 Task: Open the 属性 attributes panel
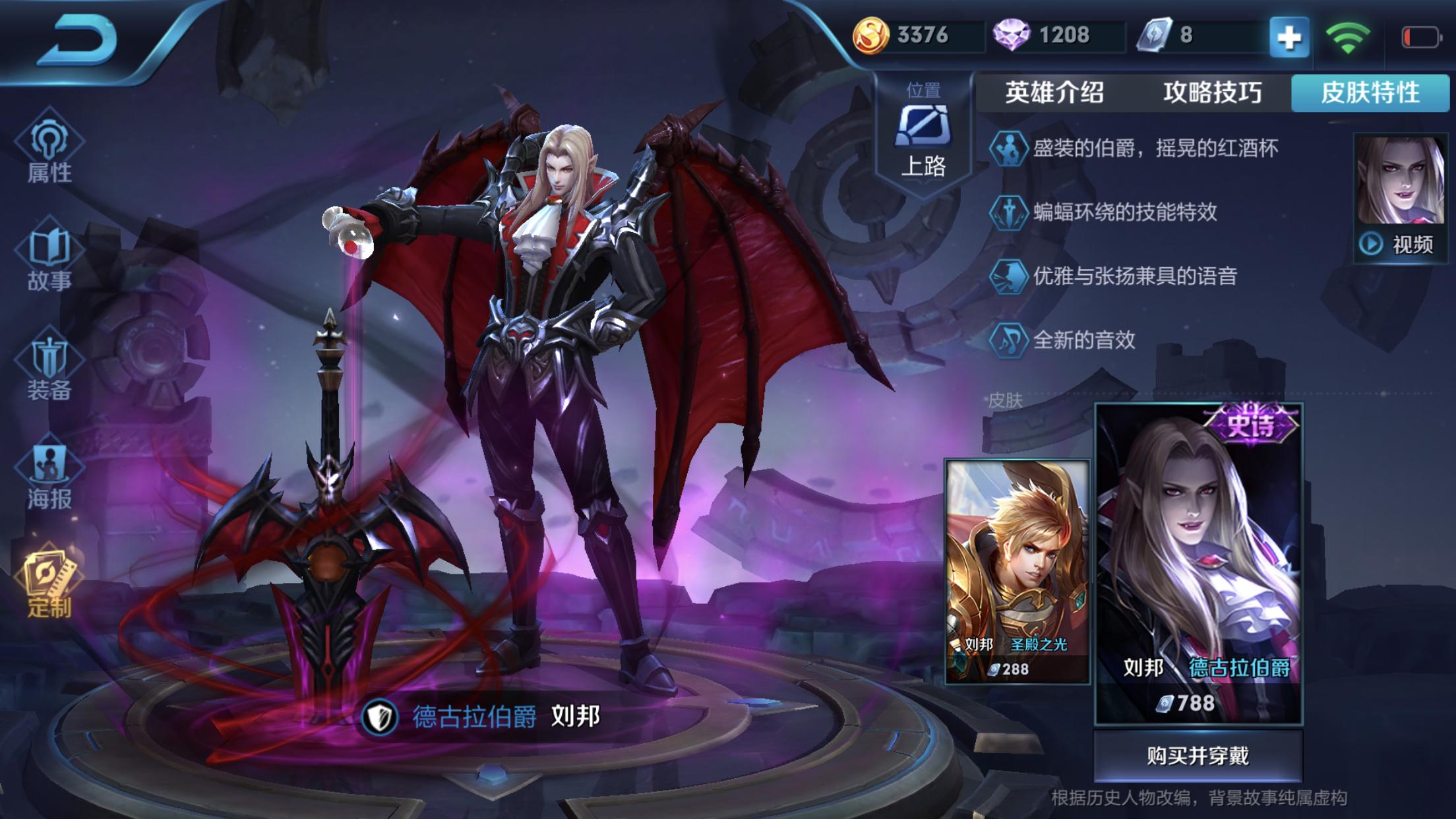tap(49, 152)
